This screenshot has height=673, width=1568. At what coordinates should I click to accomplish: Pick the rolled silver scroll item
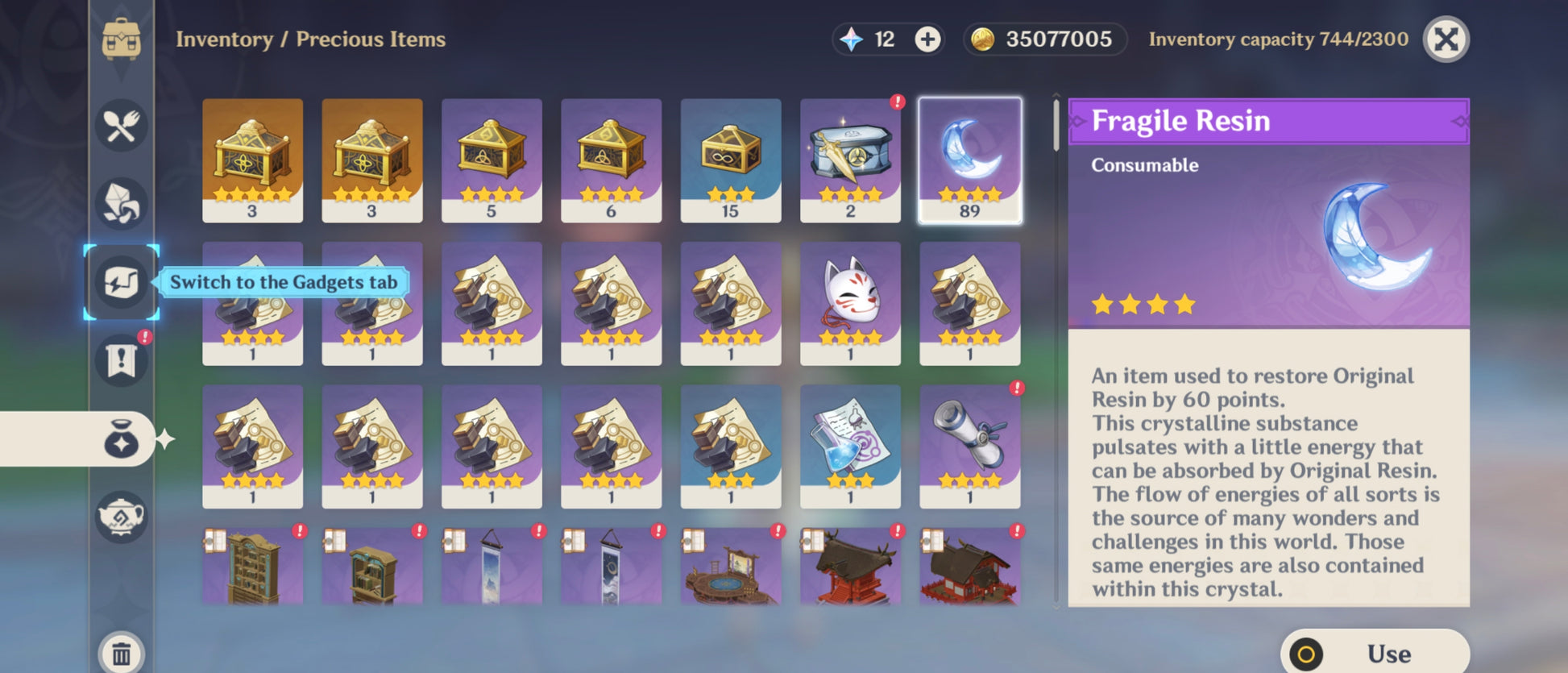tap(969, 446)
